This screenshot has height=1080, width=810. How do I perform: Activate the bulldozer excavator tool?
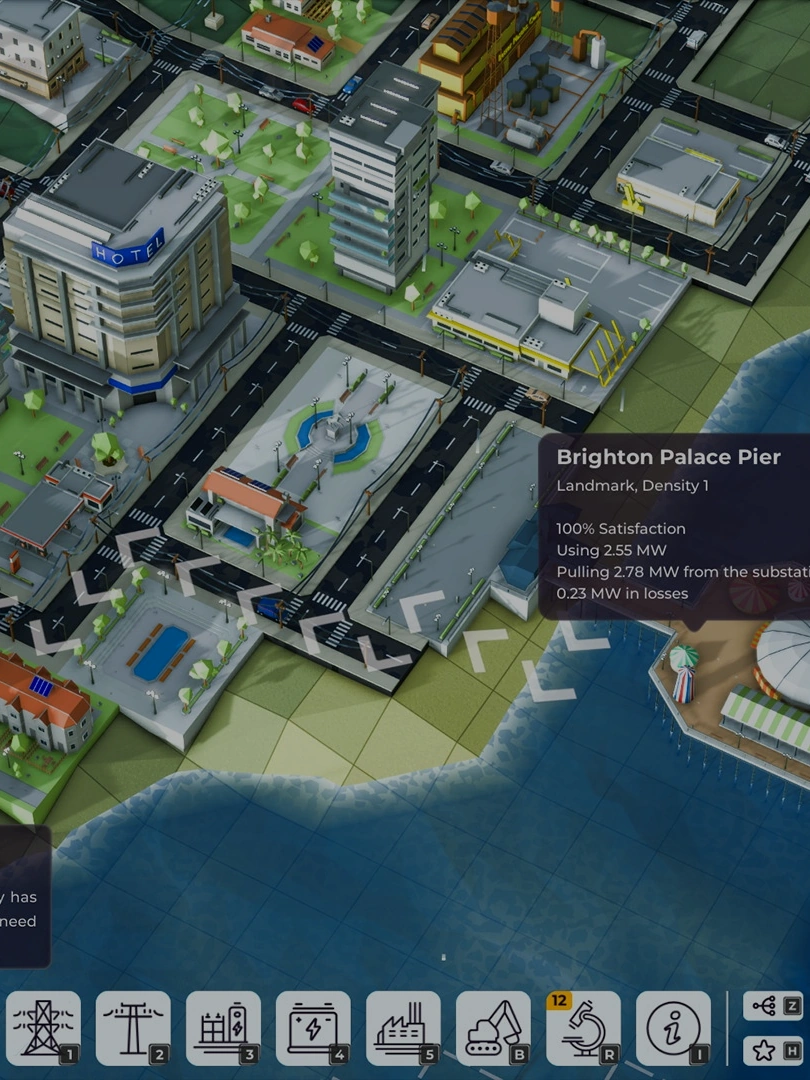click(x=493, y=1028)
